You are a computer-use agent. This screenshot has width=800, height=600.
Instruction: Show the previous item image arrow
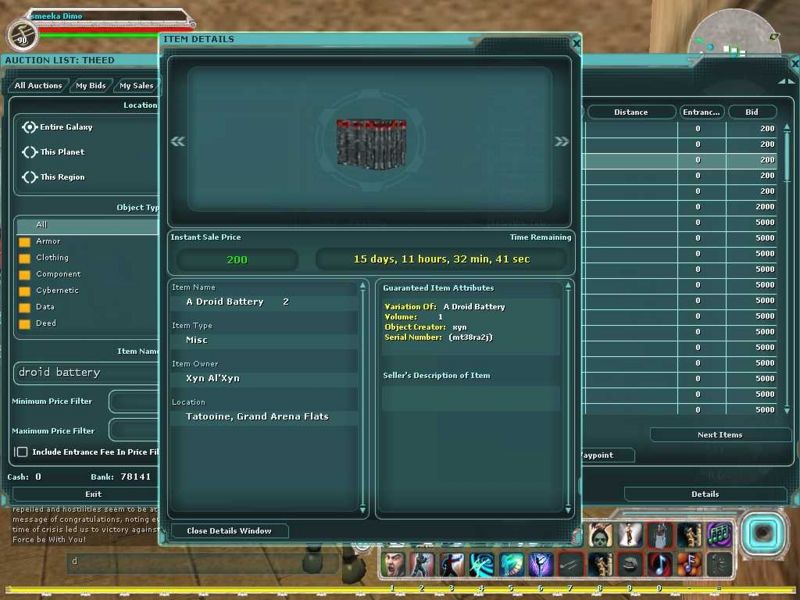click(x=178, y=142)
